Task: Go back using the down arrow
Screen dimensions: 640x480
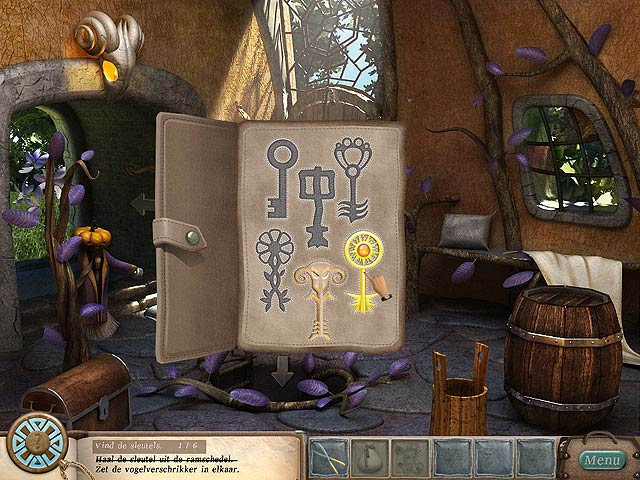Action: click(x=284, y=371)
